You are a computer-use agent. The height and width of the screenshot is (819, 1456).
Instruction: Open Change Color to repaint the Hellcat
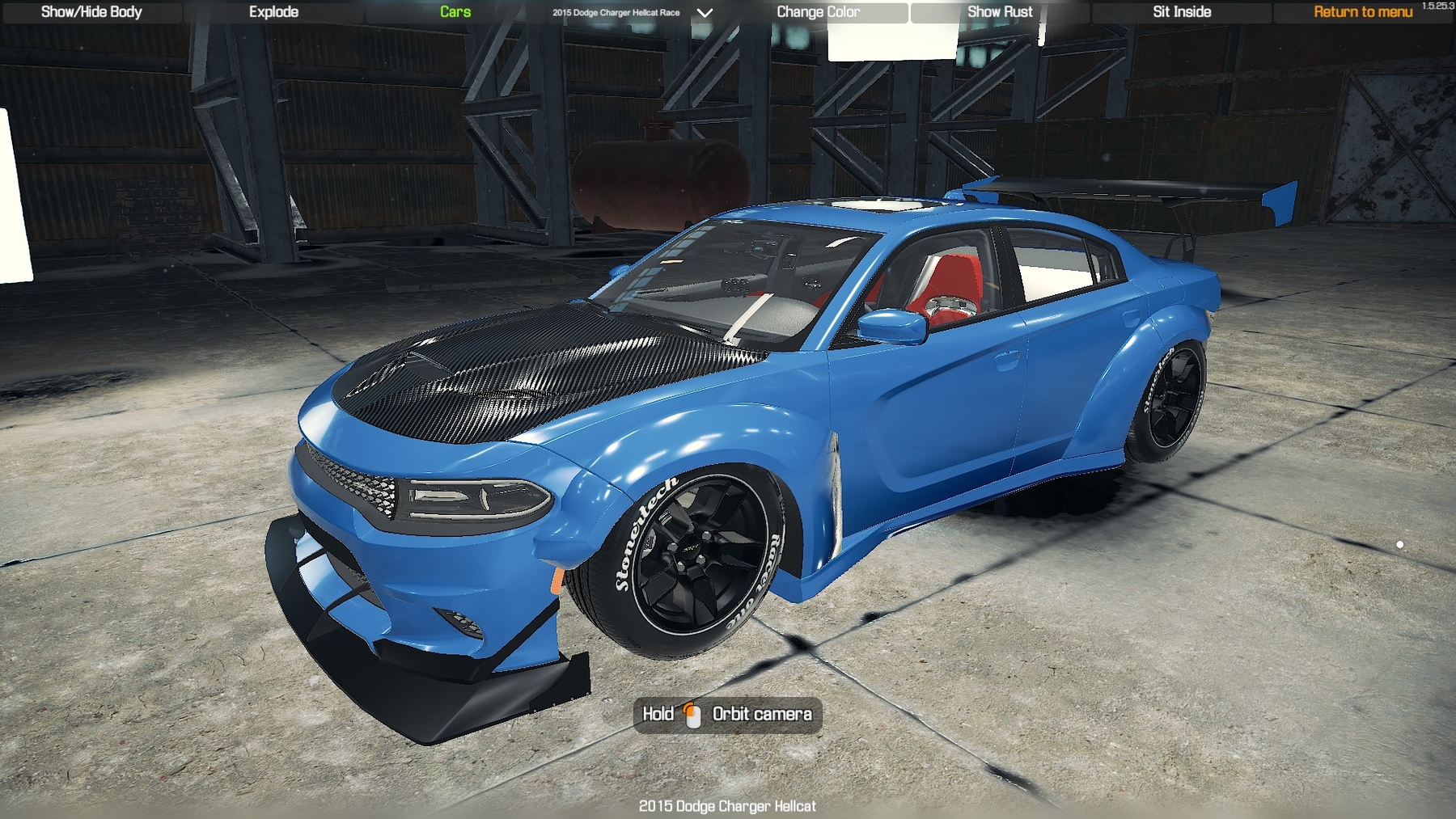819,11
